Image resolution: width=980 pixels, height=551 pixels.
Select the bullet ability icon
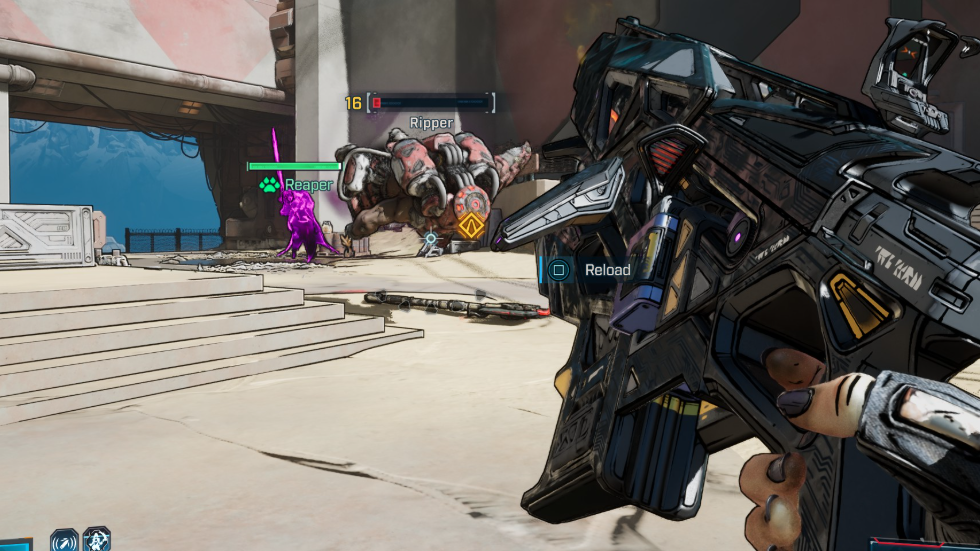(x=64, y=541)
